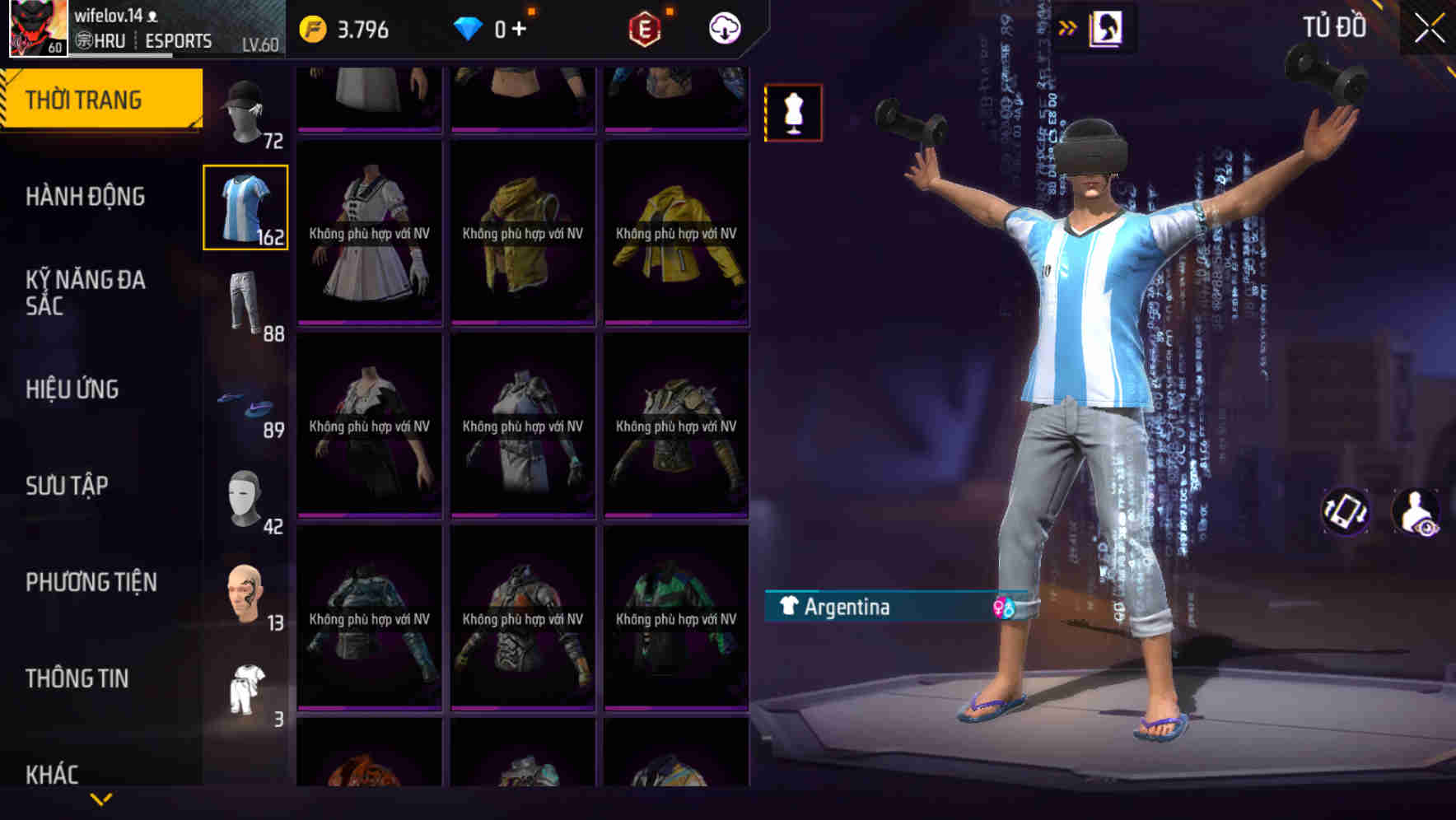Select the mannequin display icon

pyautogui.click(x=793, y=112)
